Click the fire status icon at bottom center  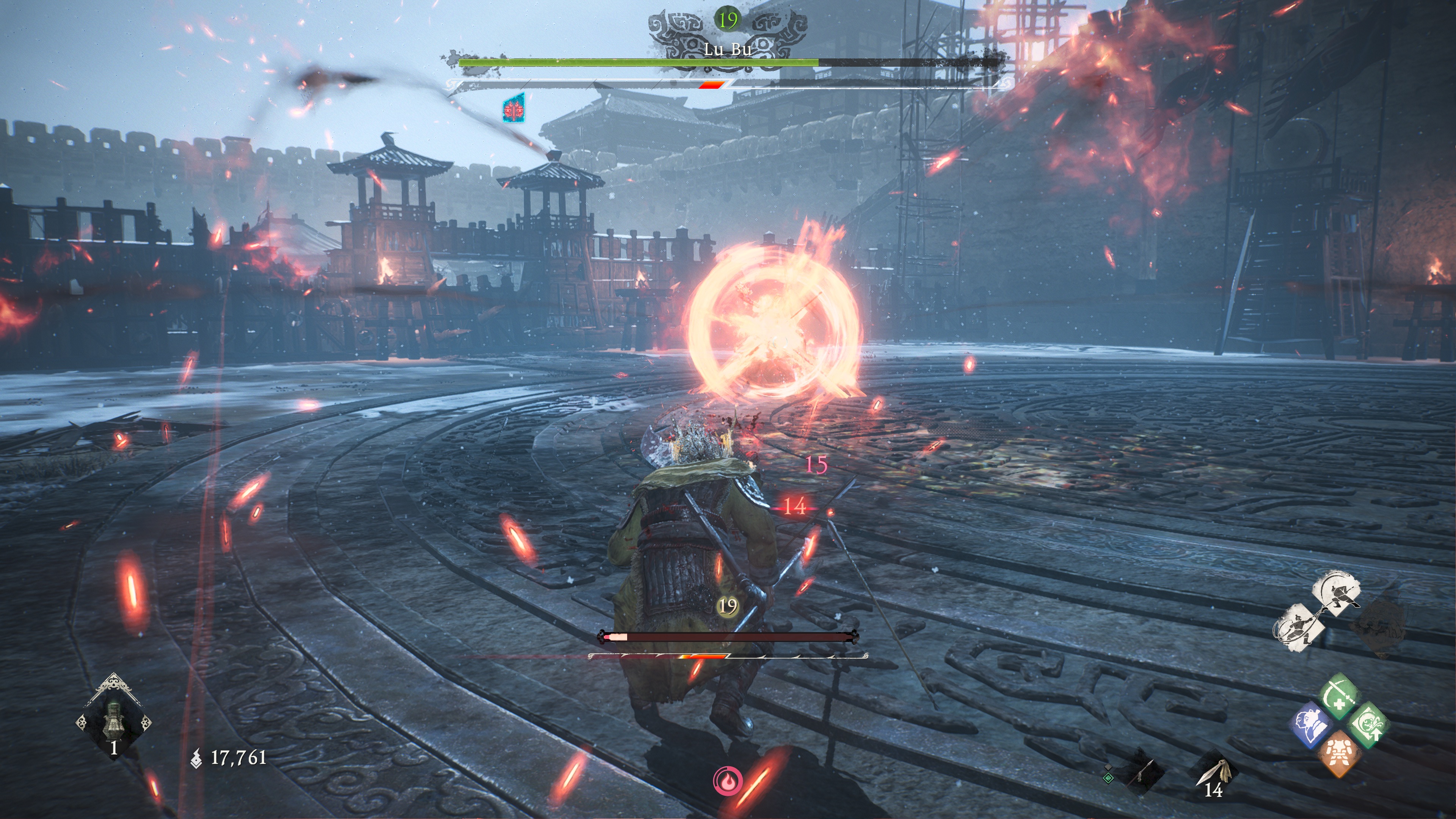[728, 781]
